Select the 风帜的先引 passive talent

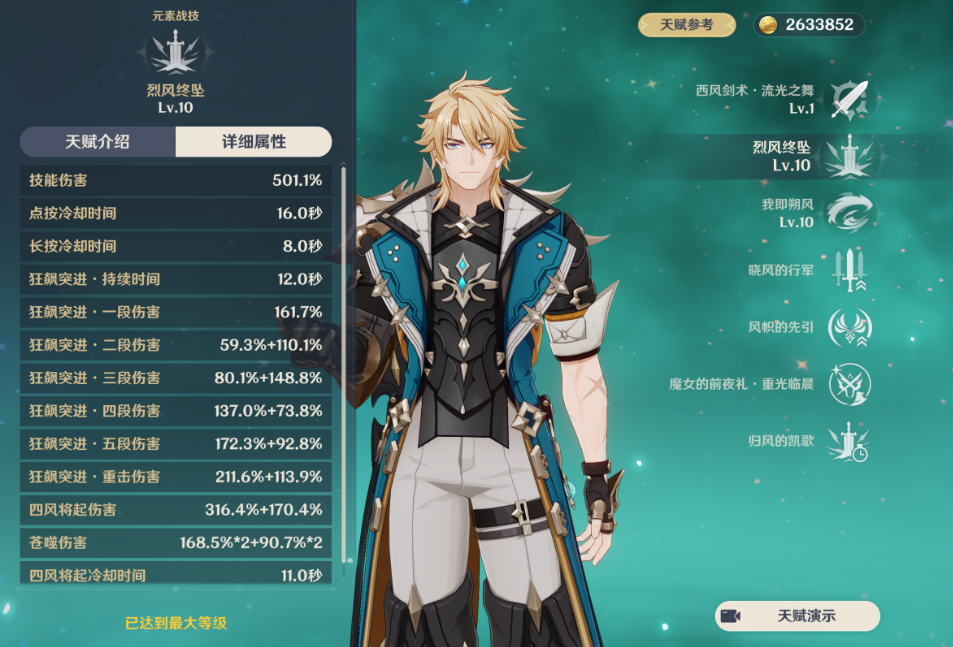coord(851,327)
